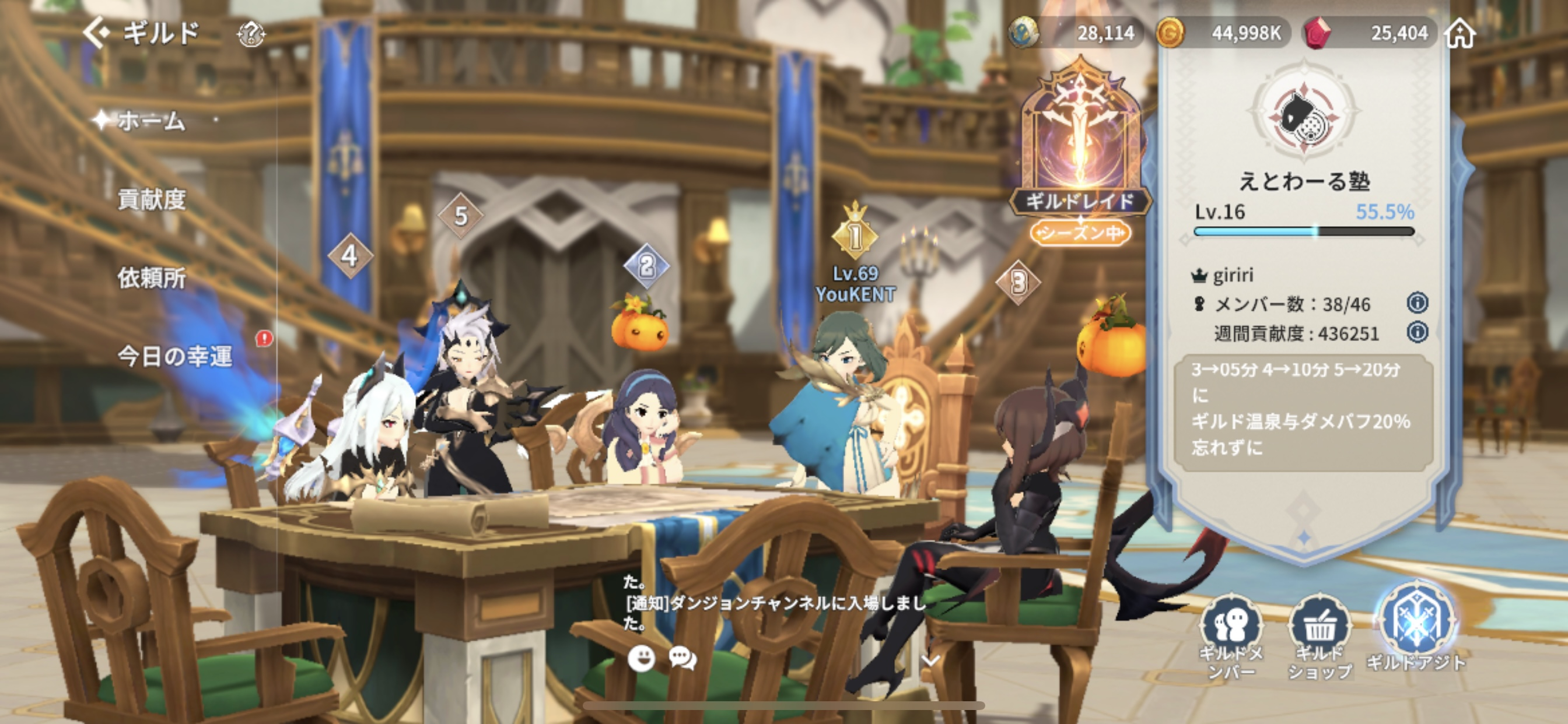1568x724 pixels.
Task: Open the emoji smiley button
Action: point(641,658)
